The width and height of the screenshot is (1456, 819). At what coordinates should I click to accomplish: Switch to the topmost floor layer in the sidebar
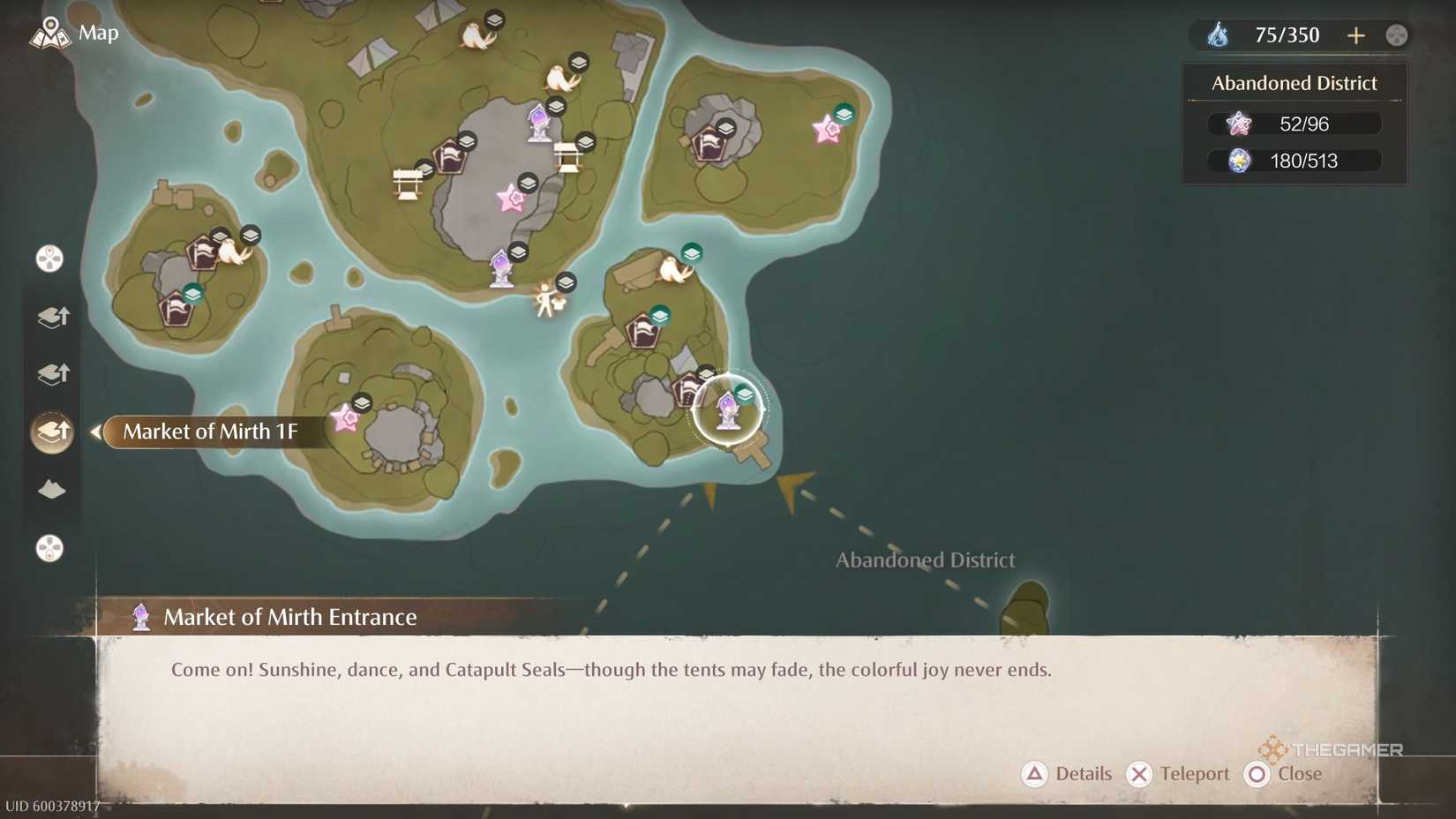[52, 316]
